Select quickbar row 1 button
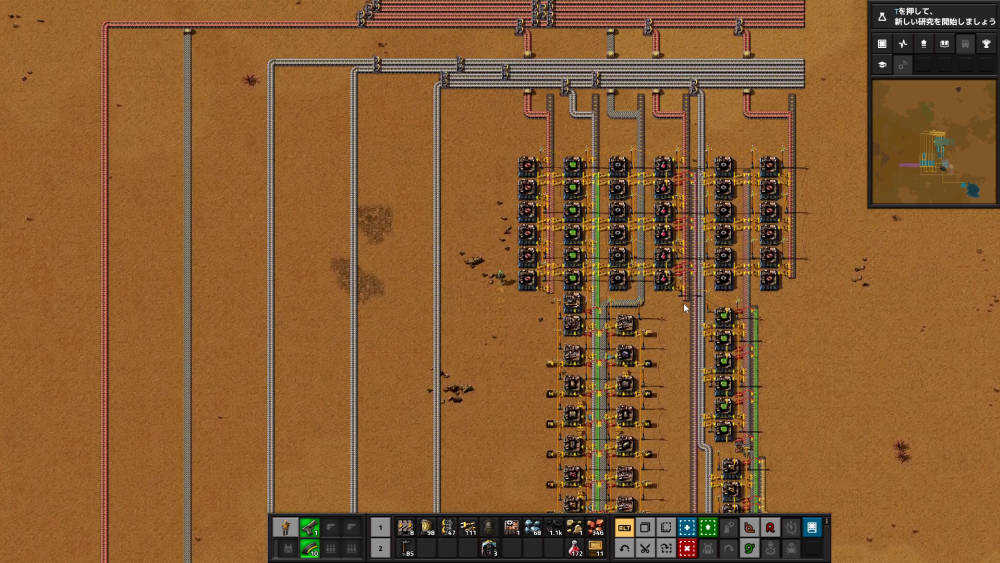 click(380, 527)
